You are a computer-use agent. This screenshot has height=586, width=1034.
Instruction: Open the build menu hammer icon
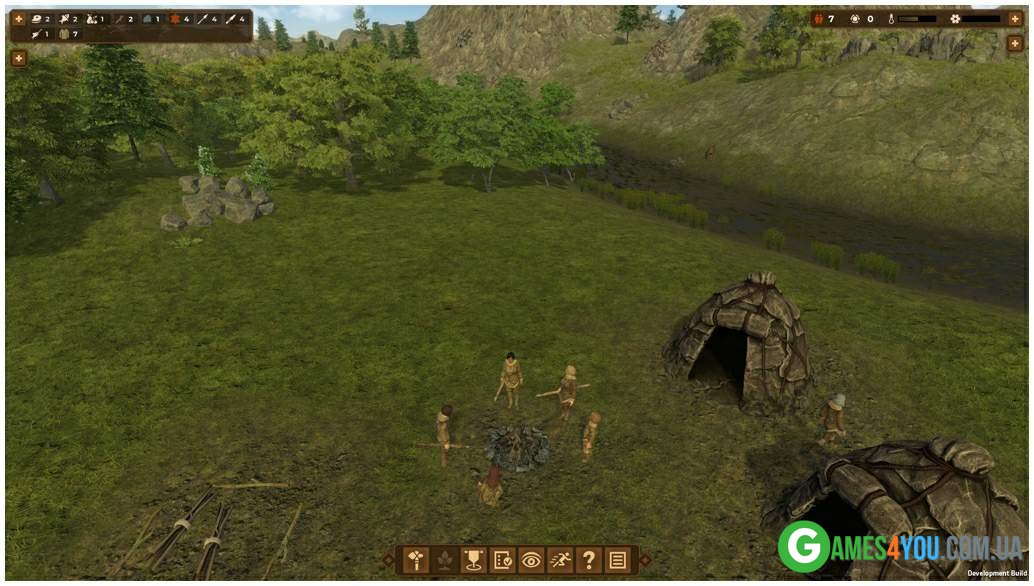tap(413, 560)
